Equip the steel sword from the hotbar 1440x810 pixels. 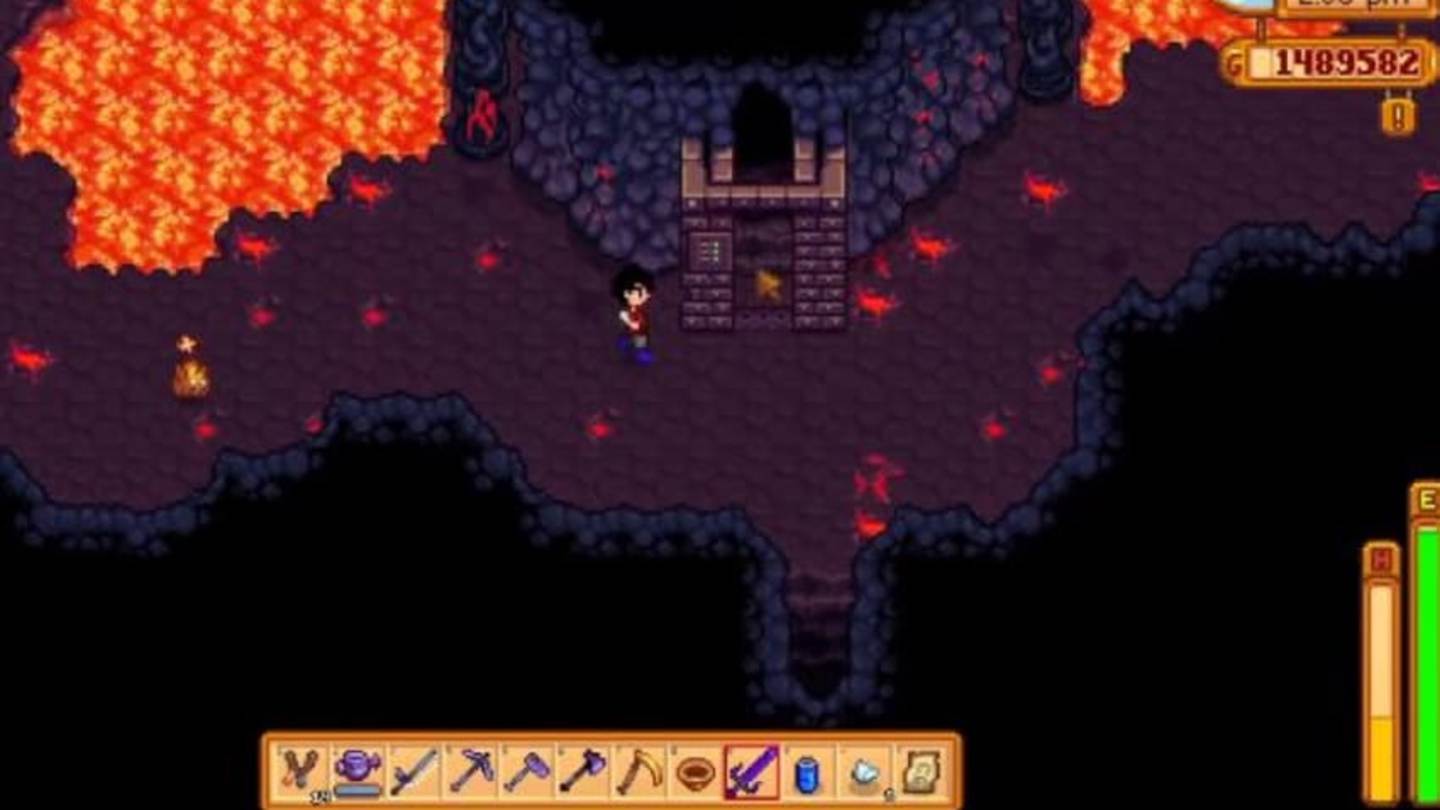[x=414, y=772]
